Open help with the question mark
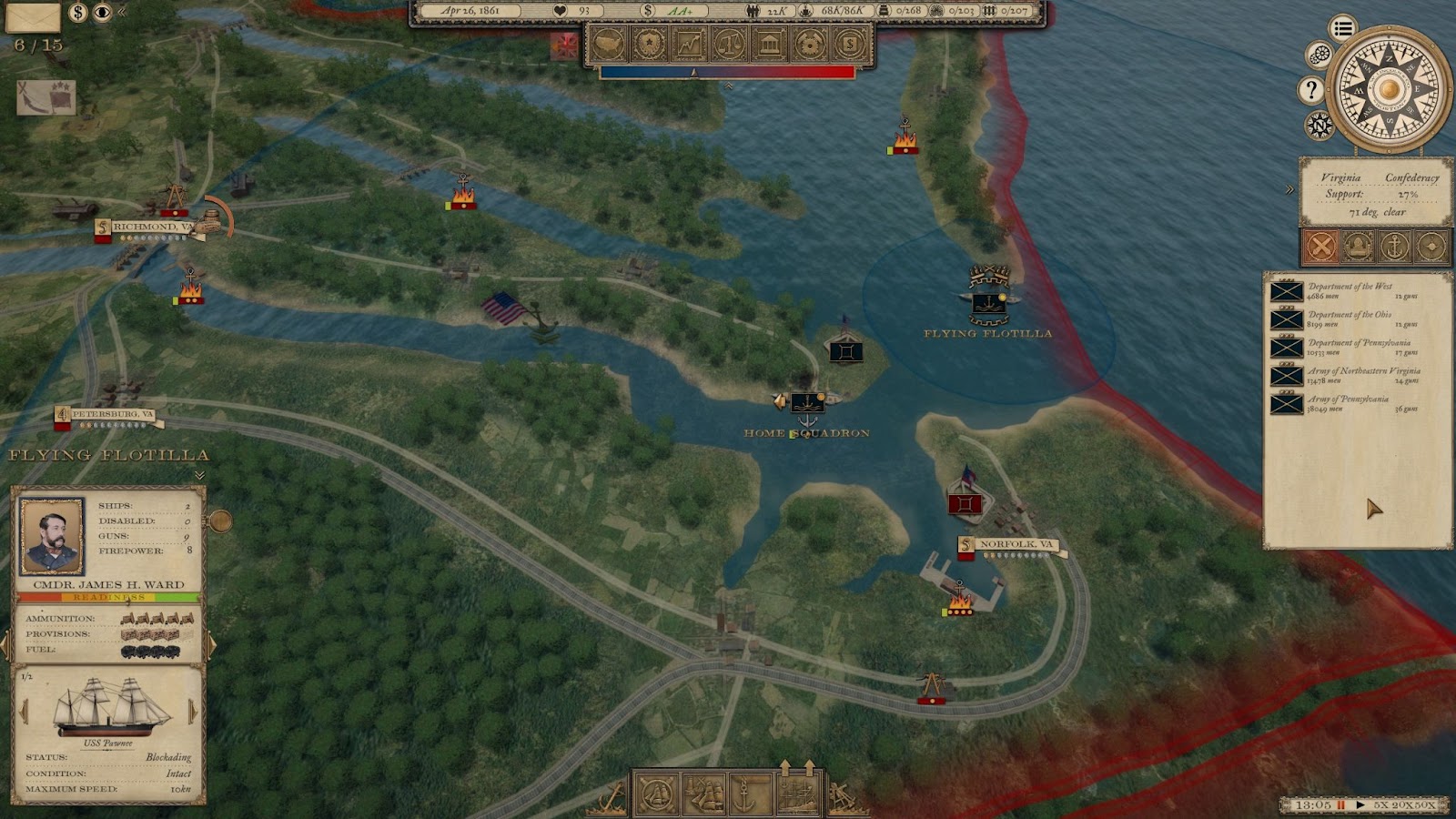Viewport: 1456px width, 819px height. (1310, 89)
